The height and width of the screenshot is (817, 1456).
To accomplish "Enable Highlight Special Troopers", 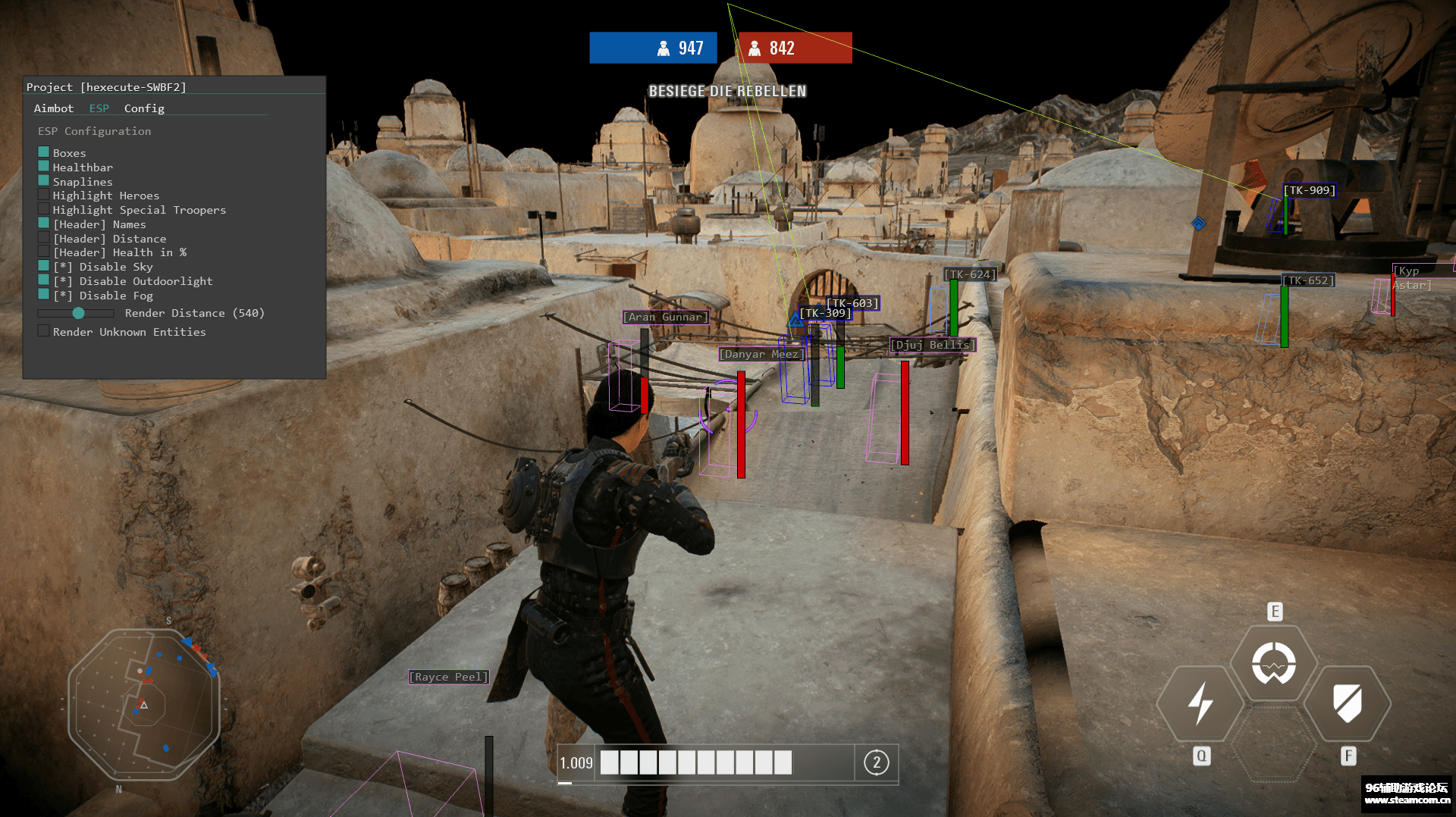I will pos(43,208).
